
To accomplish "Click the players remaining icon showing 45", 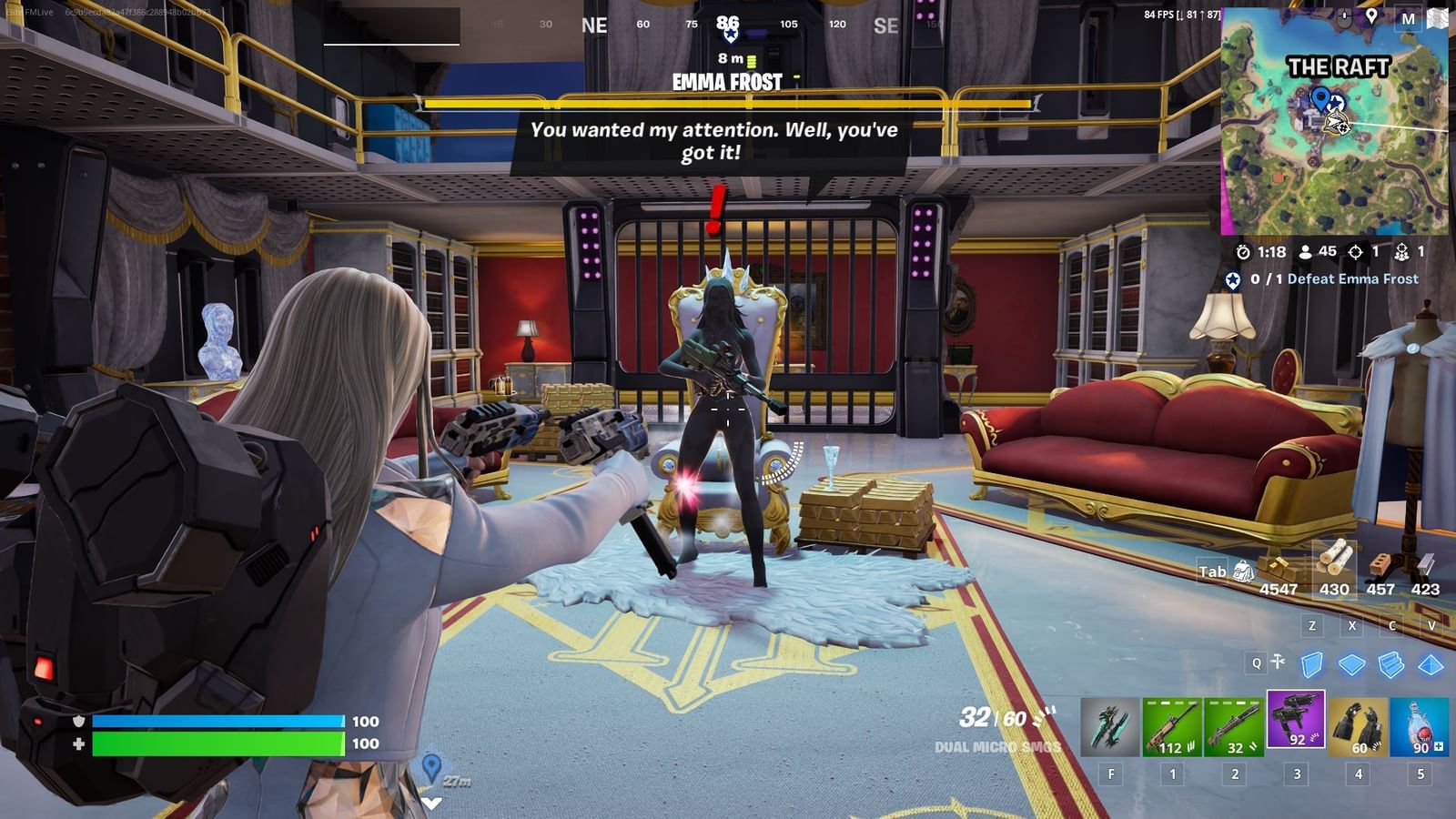I will point(1305,252).
